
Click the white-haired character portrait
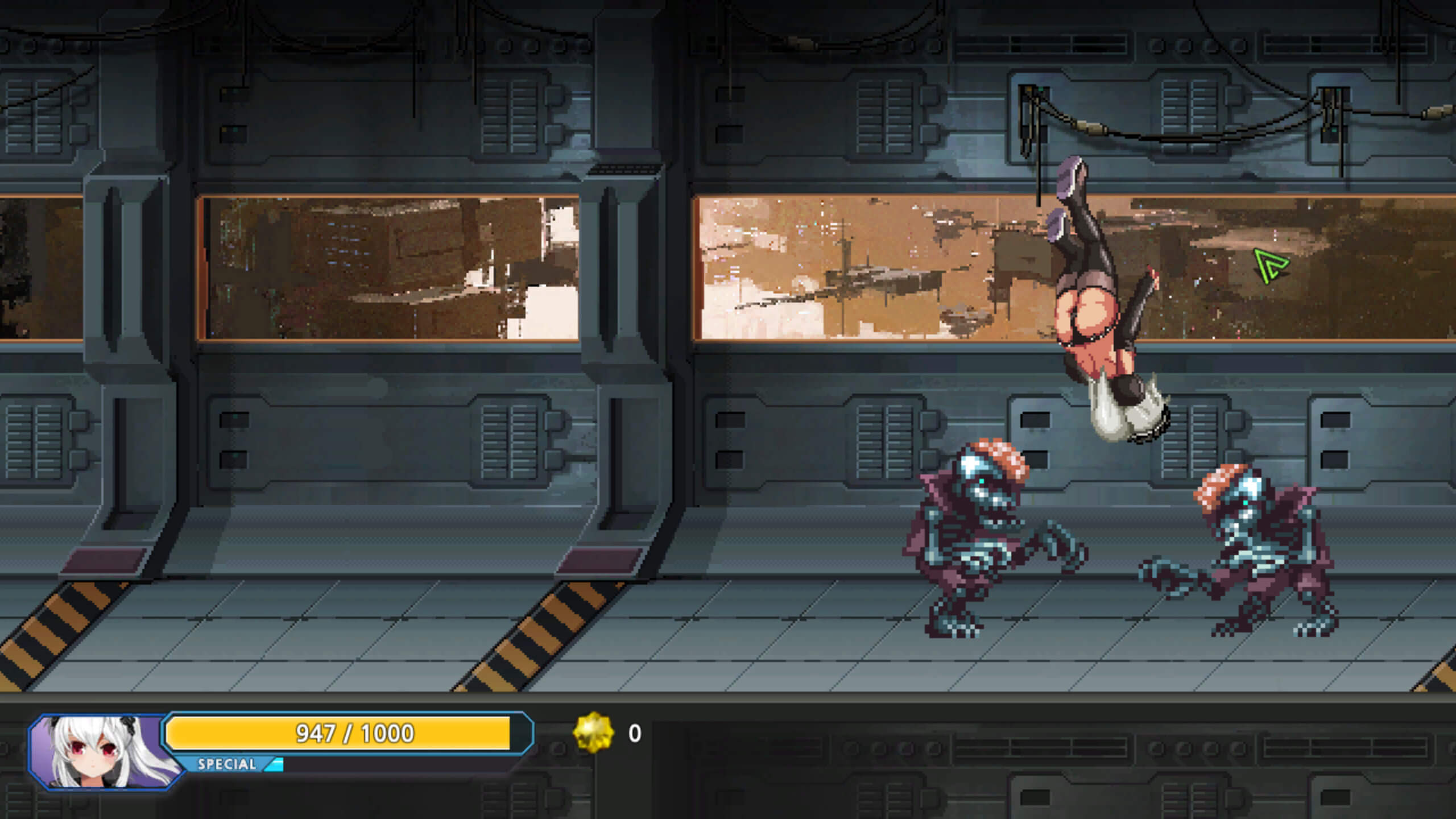click(x=102, y=752)
